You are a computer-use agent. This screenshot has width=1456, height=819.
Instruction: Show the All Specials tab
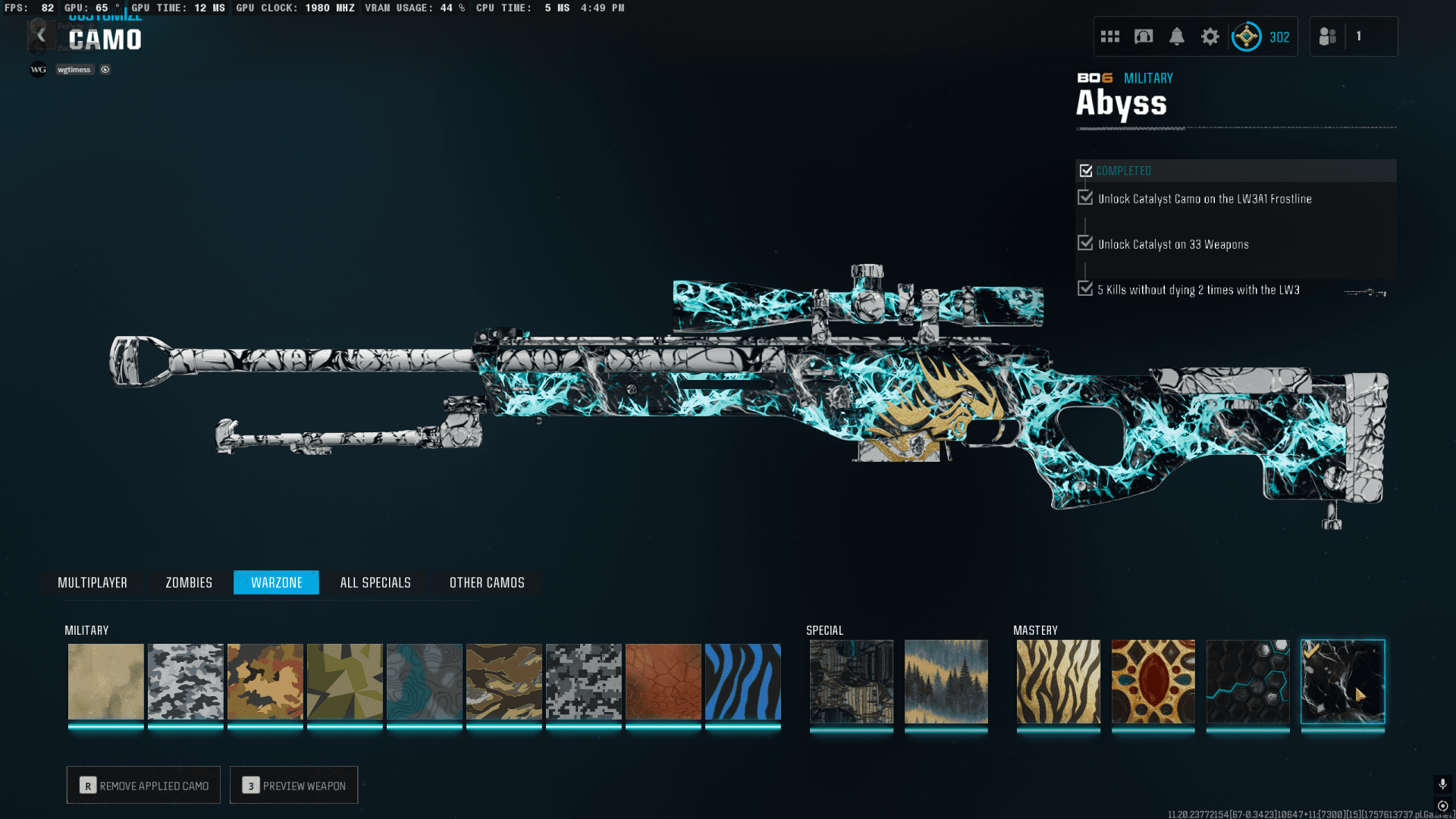tap(375, 582)
